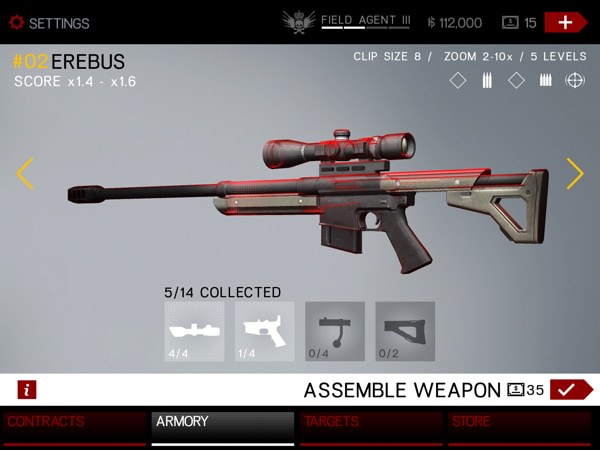Switch to the Targets tab
600x450 pixels.
click(x=371, y=427)
